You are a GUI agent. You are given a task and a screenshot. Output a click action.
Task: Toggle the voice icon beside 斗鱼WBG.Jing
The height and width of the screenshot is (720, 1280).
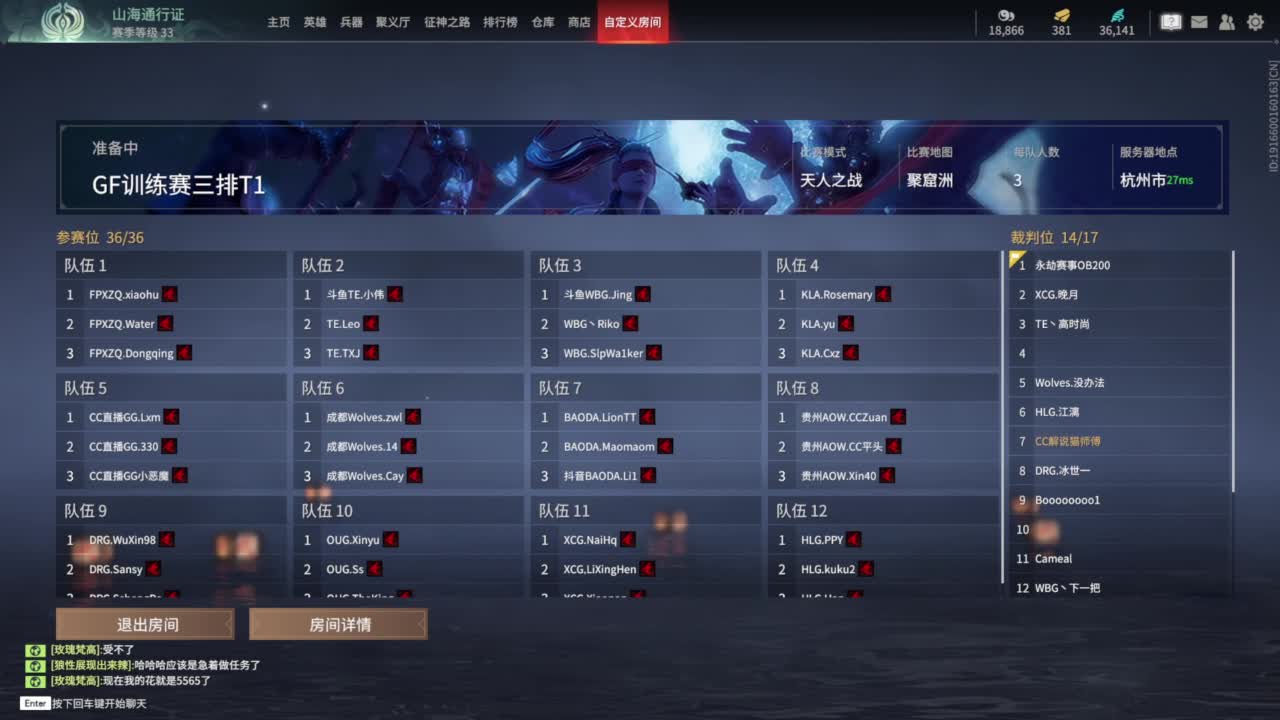tap(642, 294)
